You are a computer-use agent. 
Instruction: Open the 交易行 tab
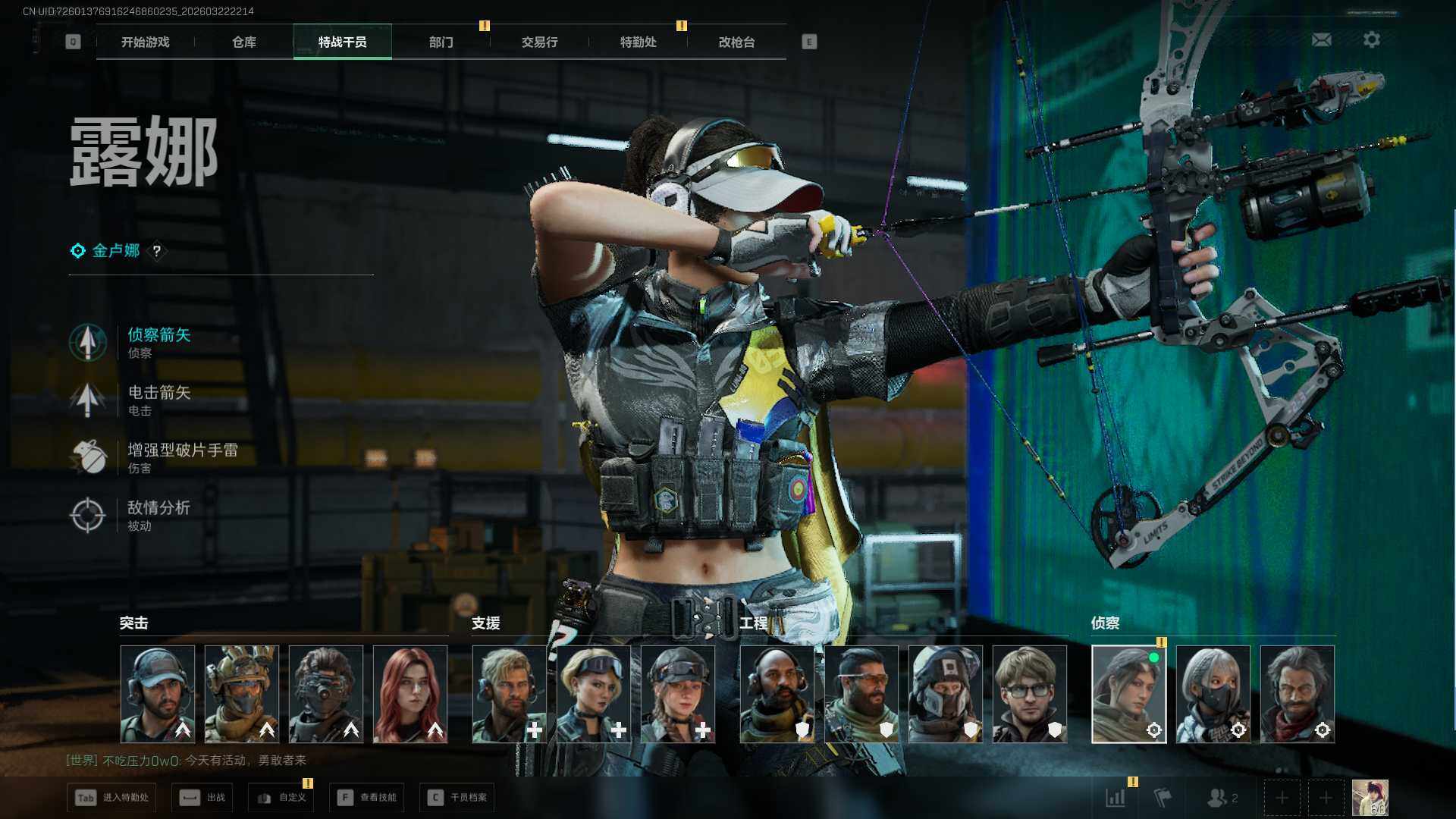pos(539,42)
